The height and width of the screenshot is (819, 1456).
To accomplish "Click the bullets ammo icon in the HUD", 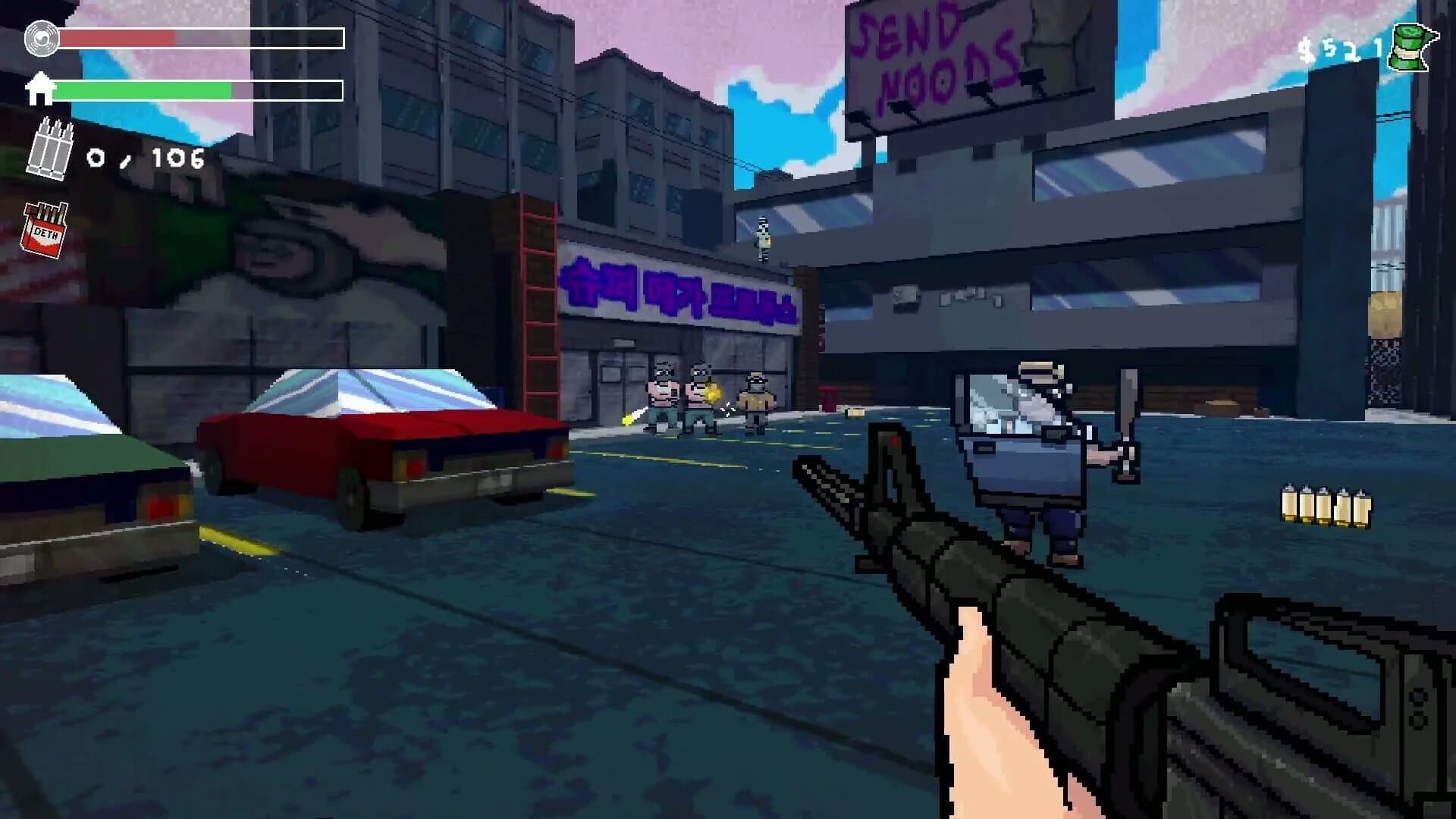I will 50,150.
